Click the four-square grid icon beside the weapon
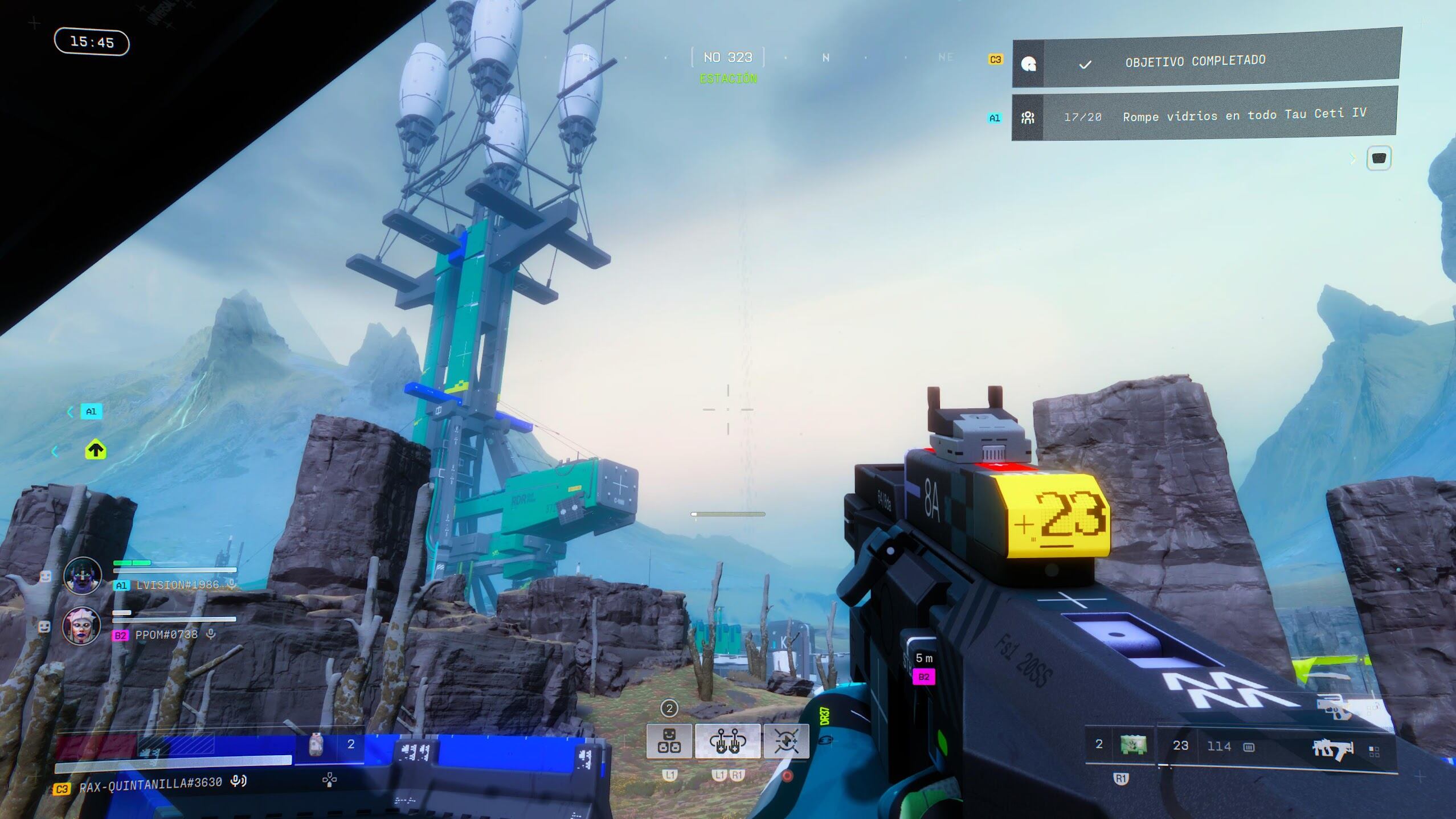Image resolution: width=1456 pixels, height=819 pixels. pyautogui.click(x=1374, y=752)
